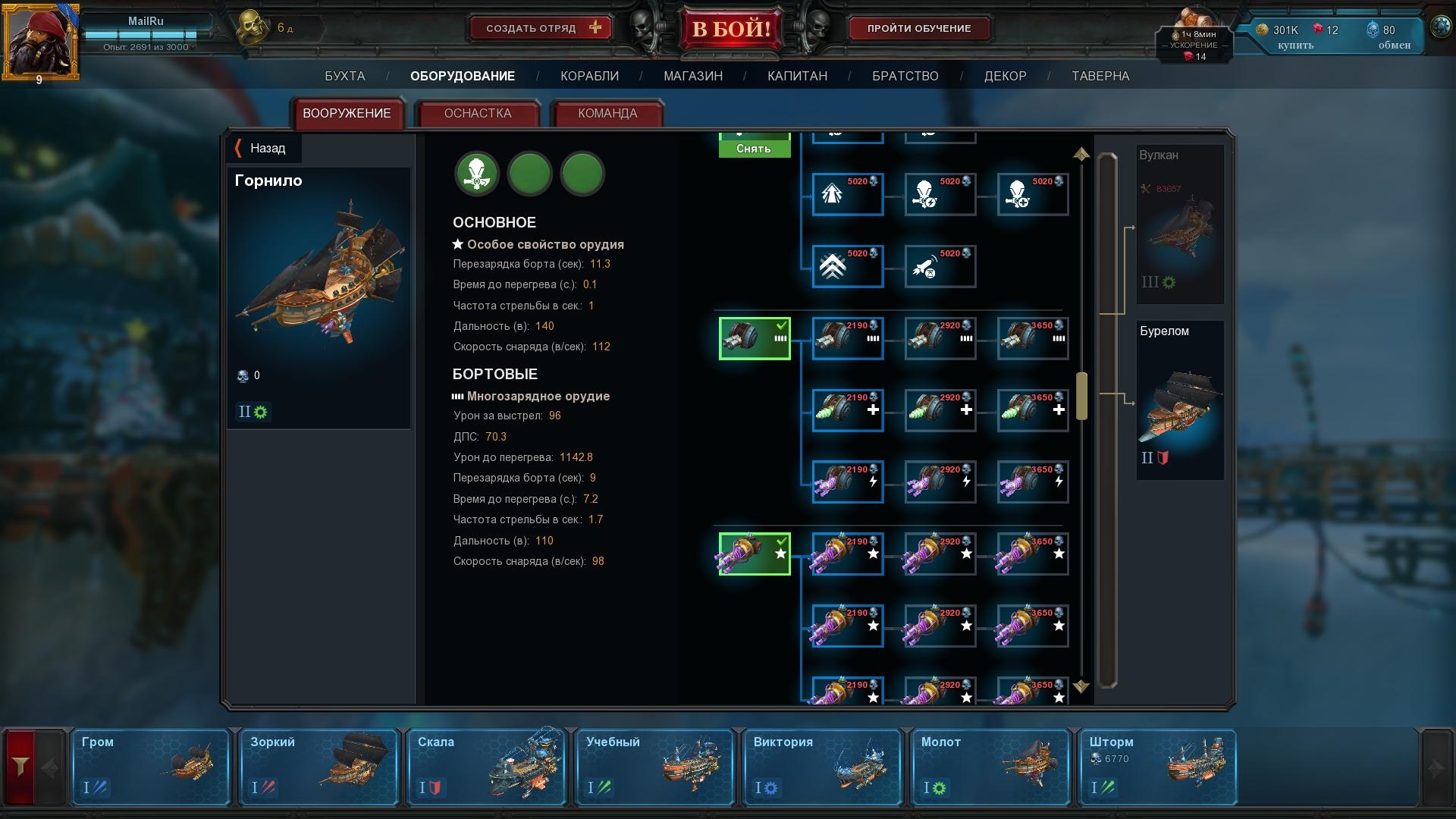This screenshot has height=819, width=1456.
Task: Open the Капитан menu
Action: point(797,76)
